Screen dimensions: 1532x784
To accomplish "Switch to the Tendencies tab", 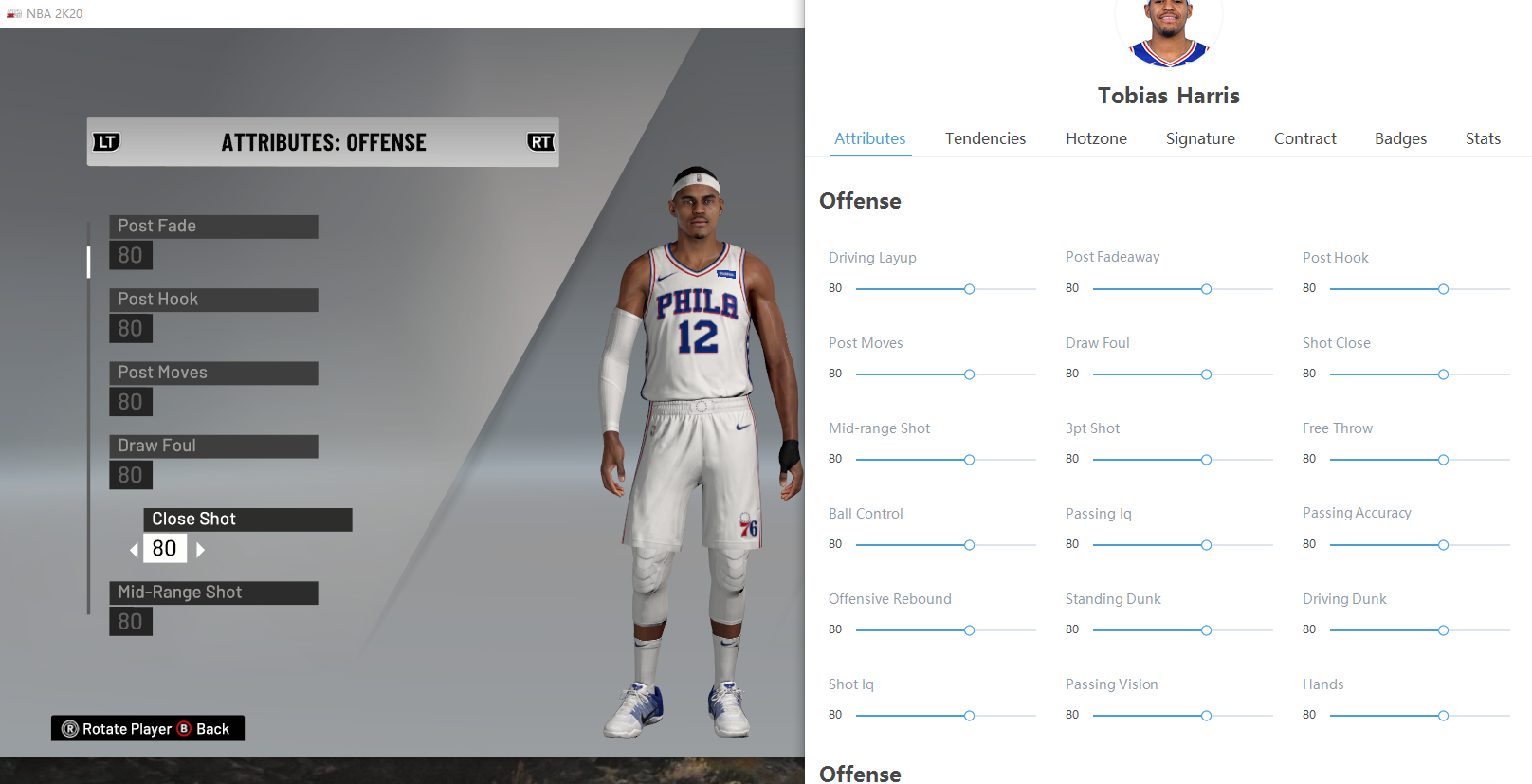I will [x=985, y=138].
